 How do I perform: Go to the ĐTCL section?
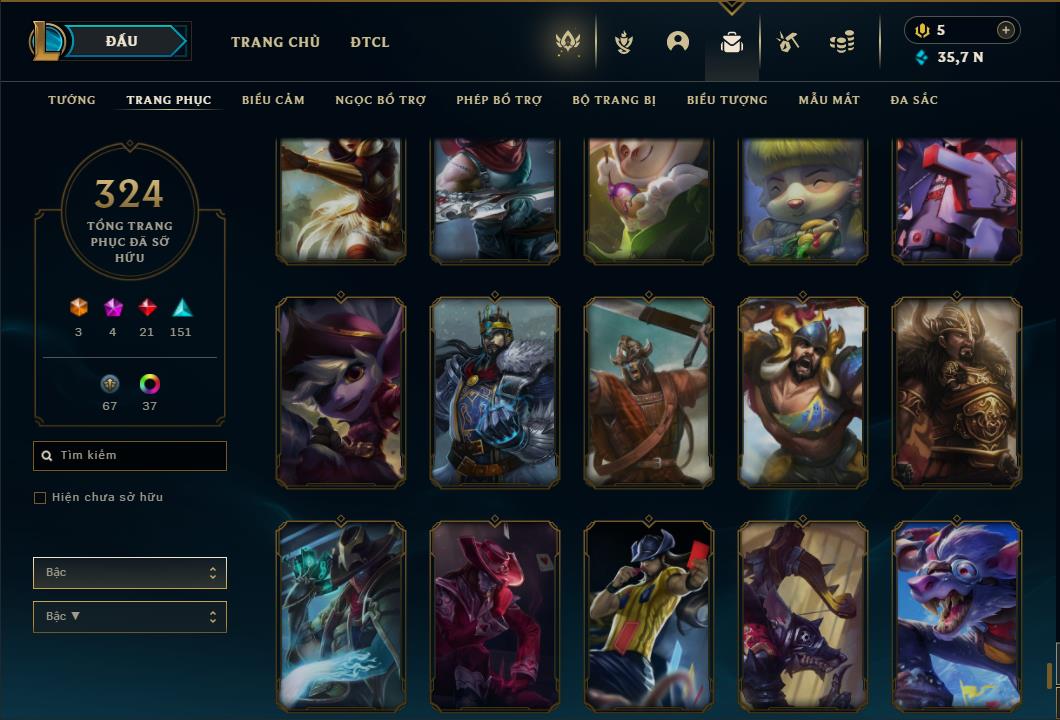pyautogui.click(x=370, y=42)
